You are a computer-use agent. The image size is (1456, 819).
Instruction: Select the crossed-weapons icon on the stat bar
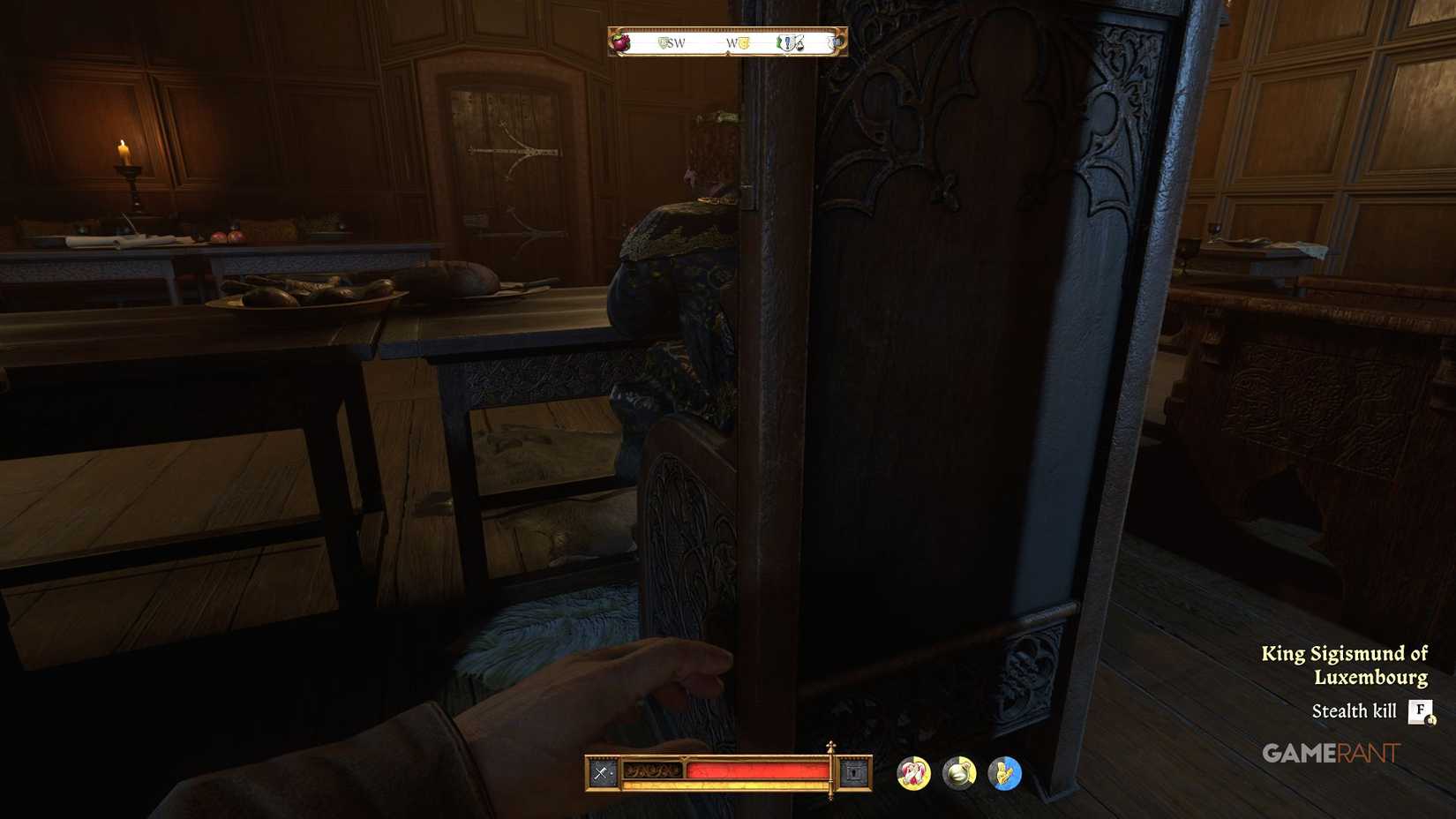coord(602,770)
